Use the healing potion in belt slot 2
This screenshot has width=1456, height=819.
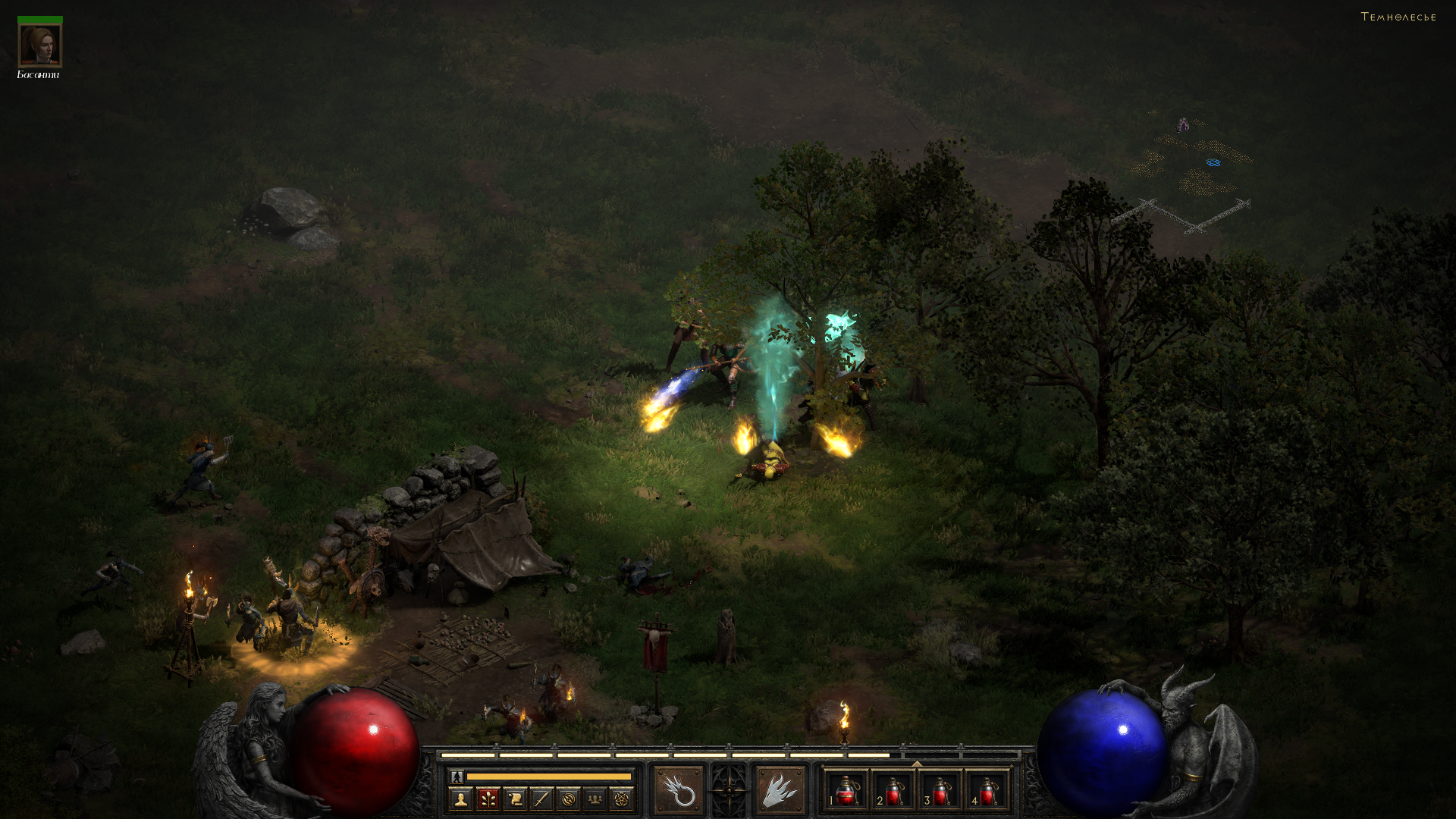pyautogui.click(x=893, y=791)
